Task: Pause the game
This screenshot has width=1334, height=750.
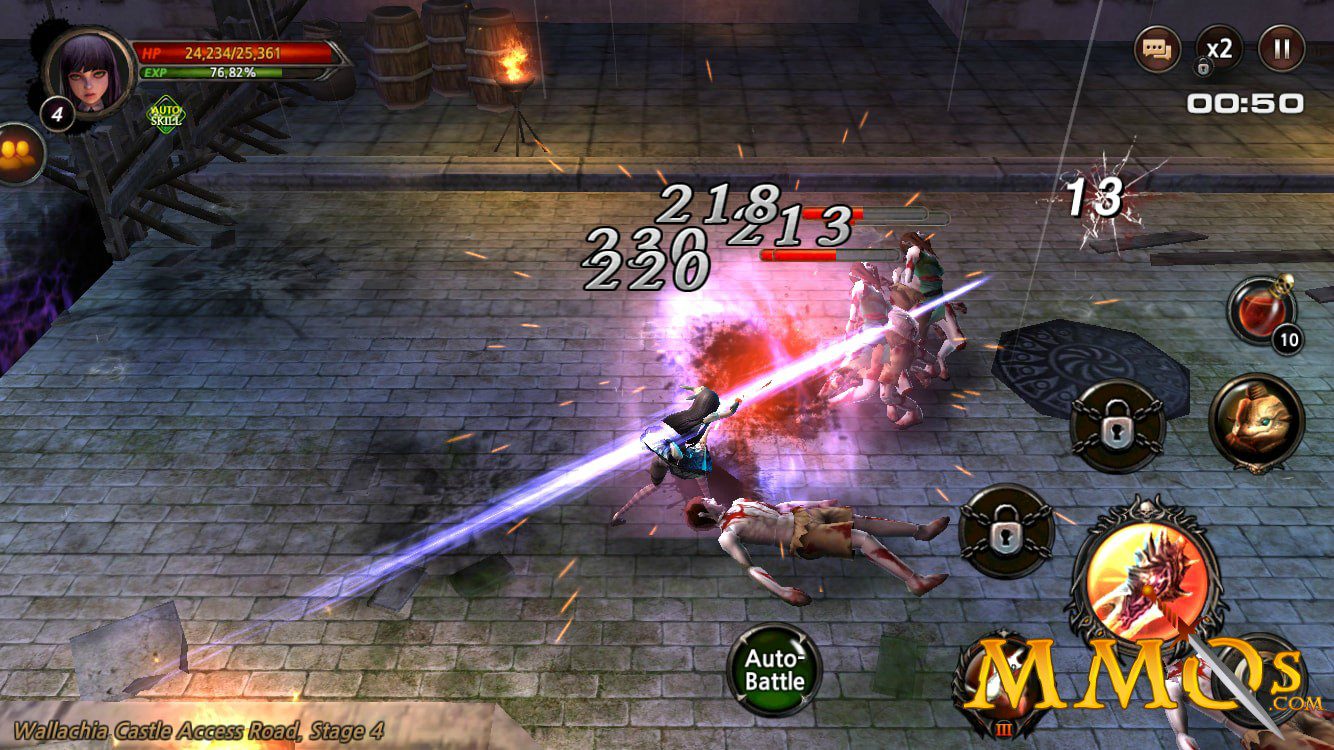Action: 1281,48
